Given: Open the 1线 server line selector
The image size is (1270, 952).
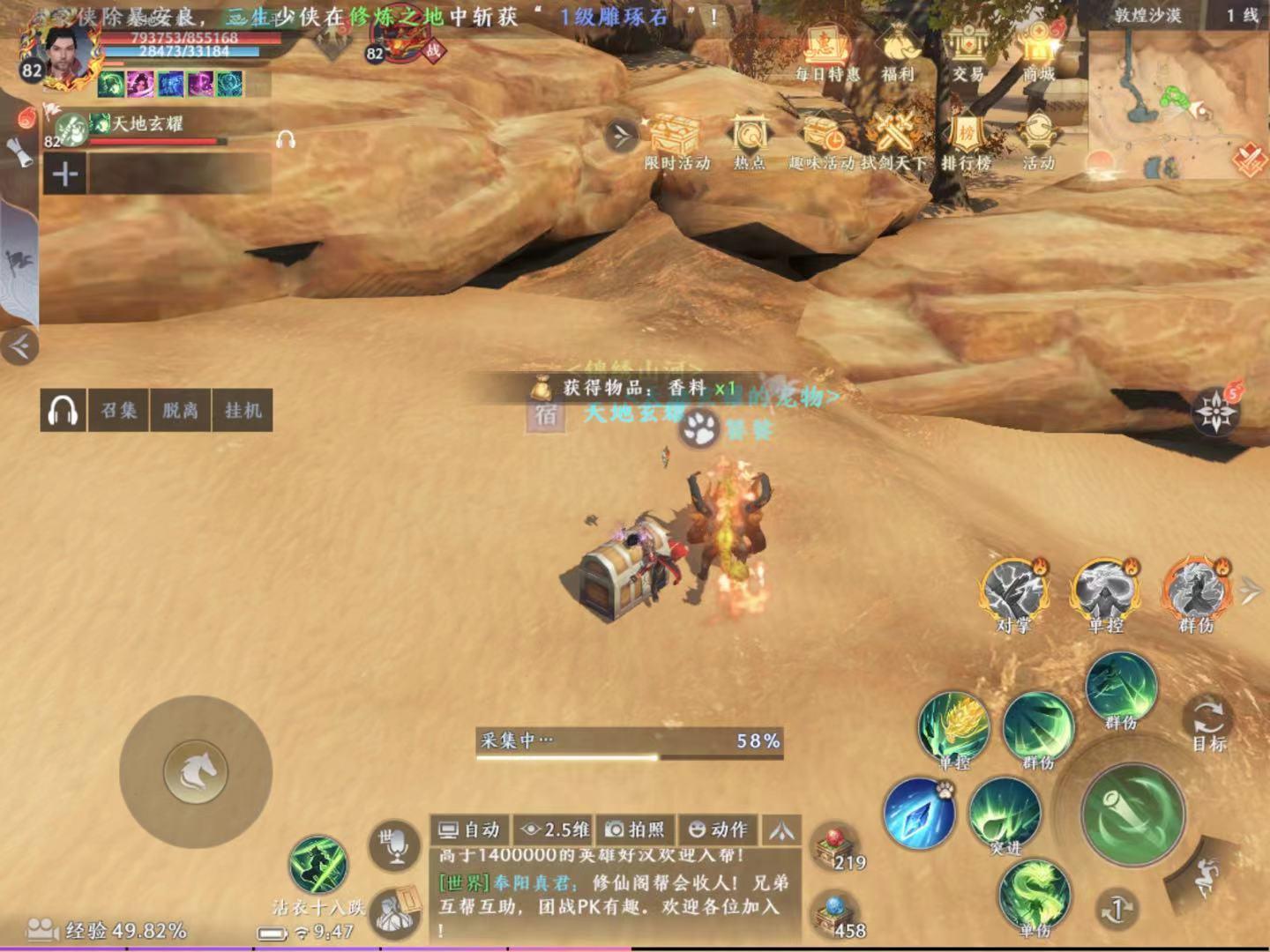Looking at the screenshot, I should click(1243, 12).
